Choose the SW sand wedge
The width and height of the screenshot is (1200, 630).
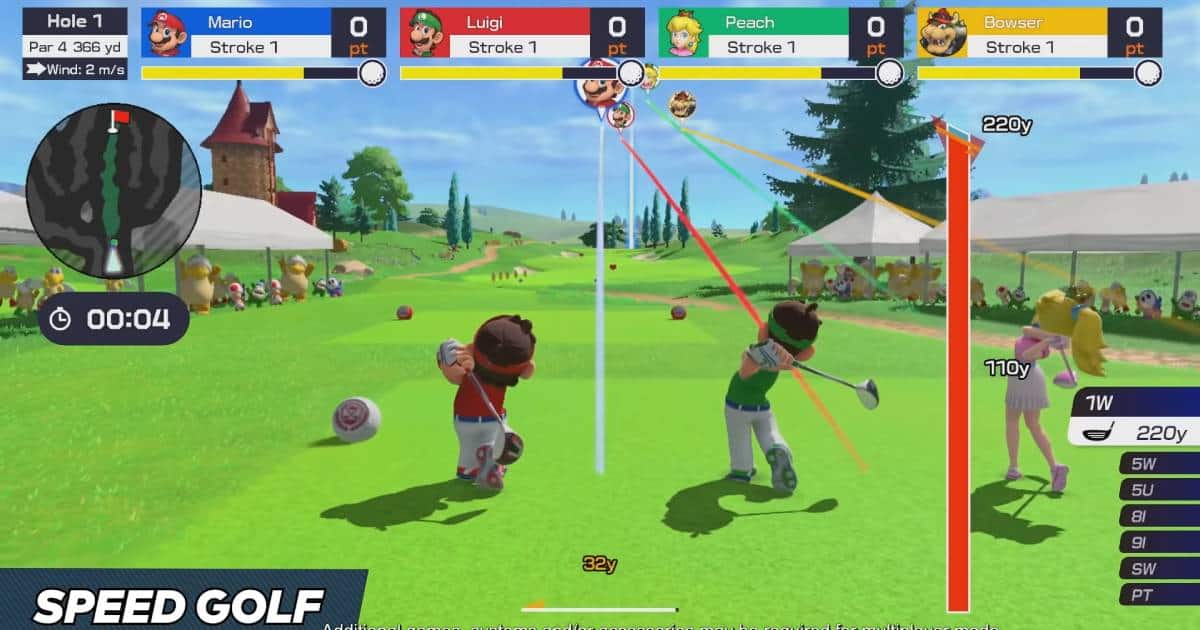(x=1160, y=568)
